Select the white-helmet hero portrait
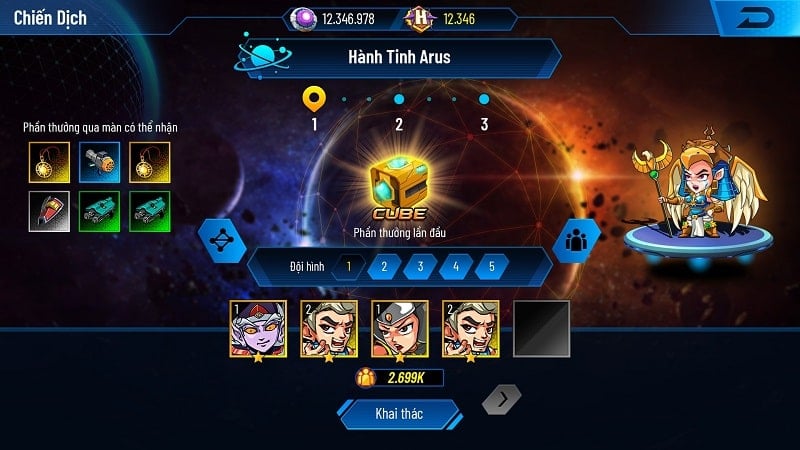Image resolution: width=800 pixels, height=450 pixels. [400, 329]
